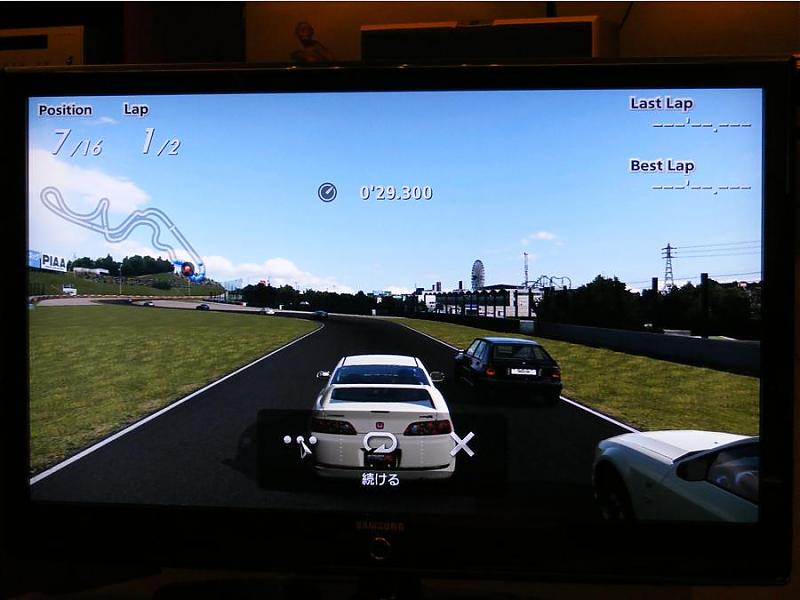
Task: Select the continue race loop icon
Action: 380,442
